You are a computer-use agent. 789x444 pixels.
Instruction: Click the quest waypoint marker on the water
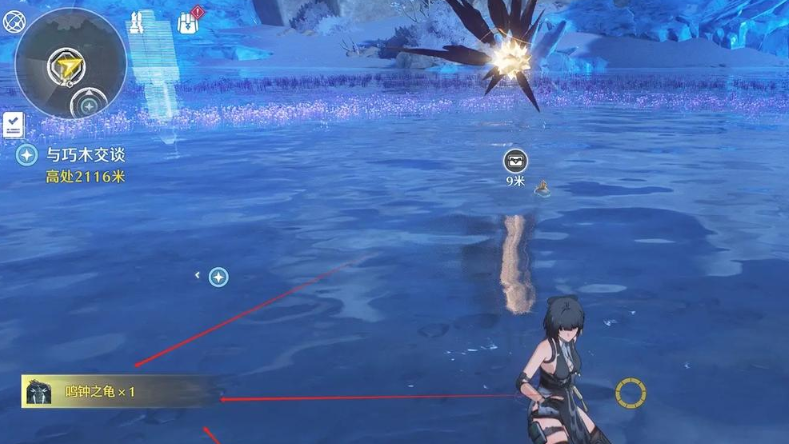pyautogui.click(x=218, y=276)
